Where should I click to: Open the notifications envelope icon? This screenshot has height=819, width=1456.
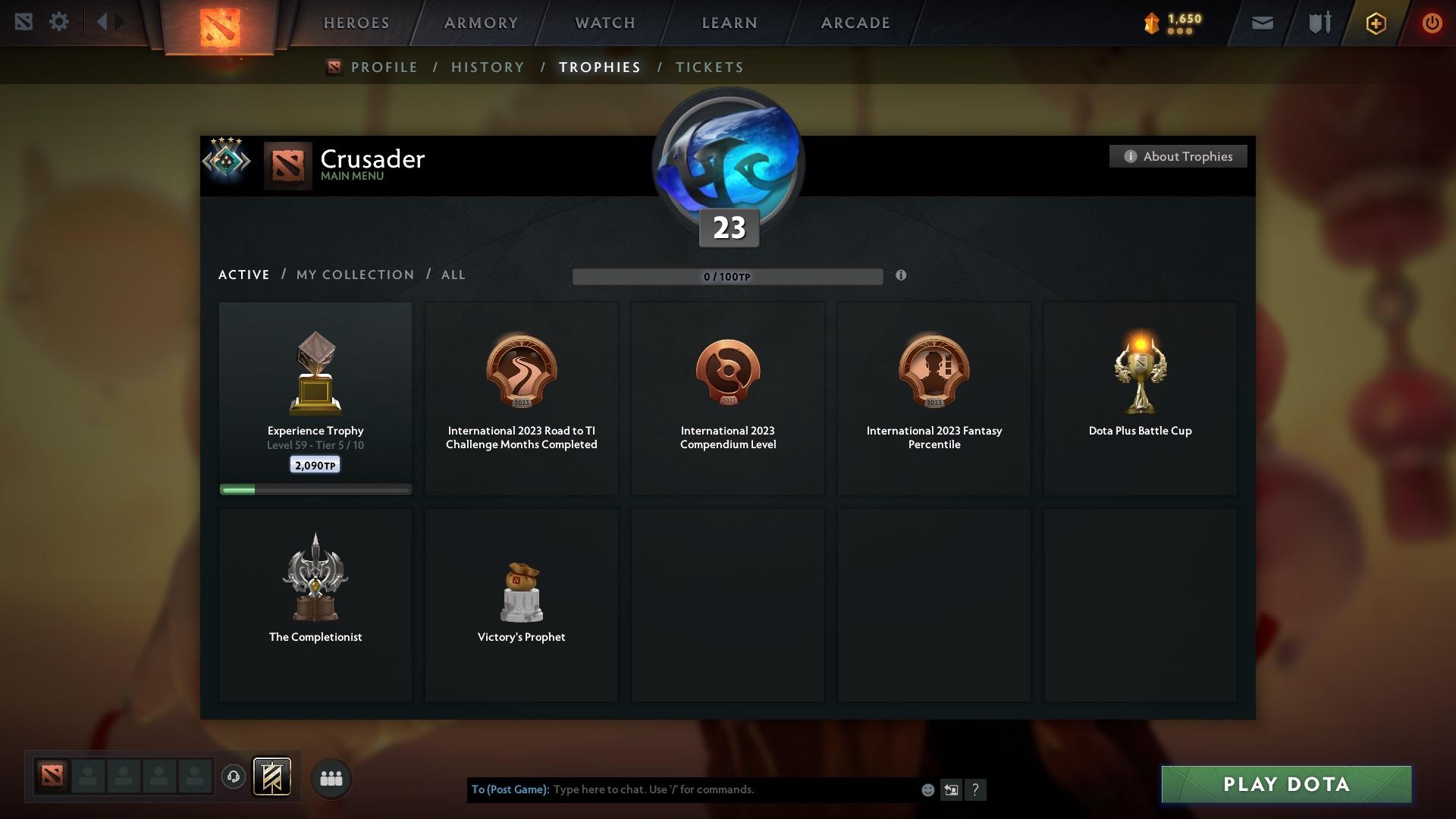1261,23
